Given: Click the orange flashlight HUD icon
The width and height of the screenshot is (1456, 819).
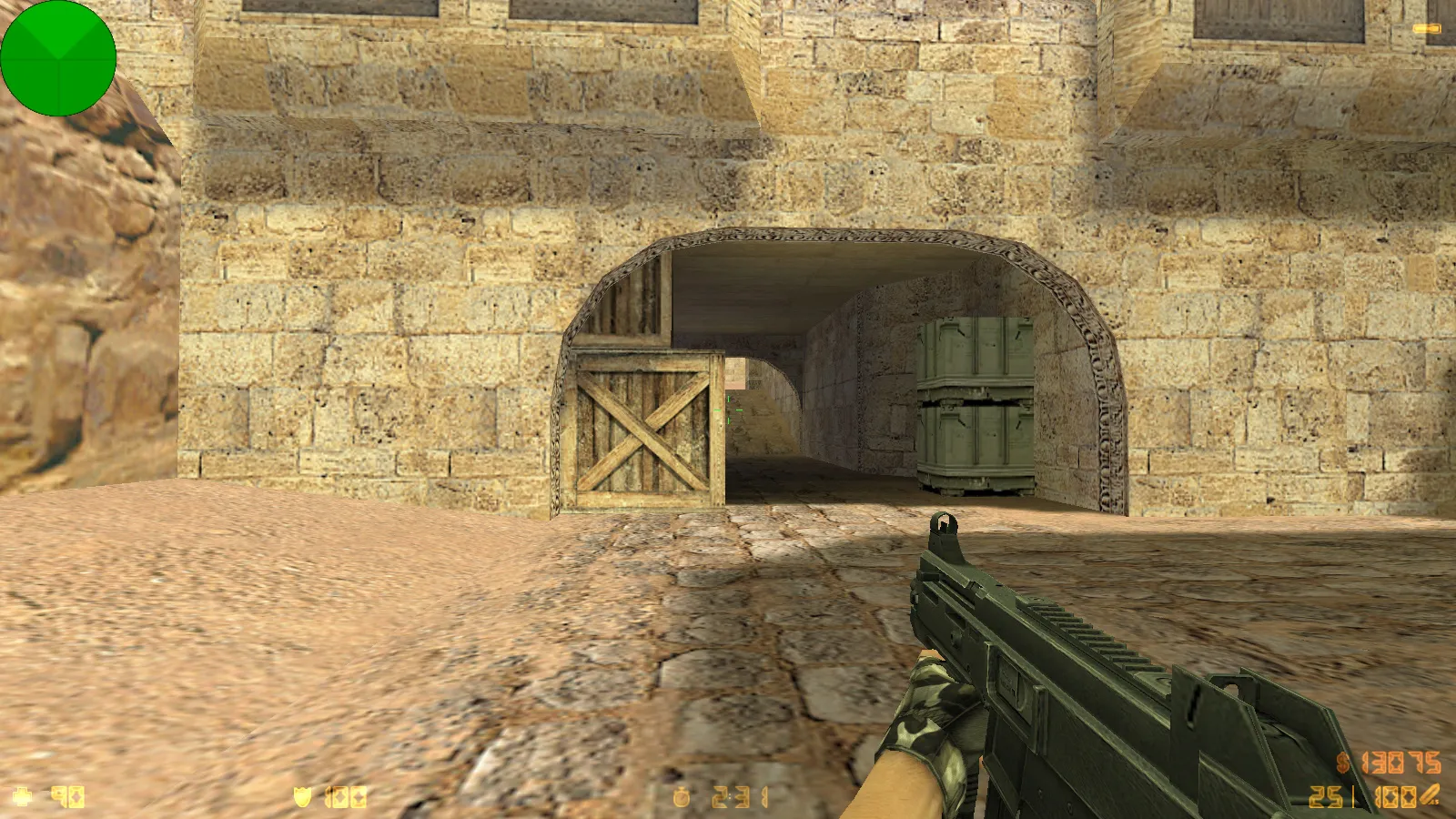Looking at the screenshot, I should pyautogui.click(x=1426, y=29).
